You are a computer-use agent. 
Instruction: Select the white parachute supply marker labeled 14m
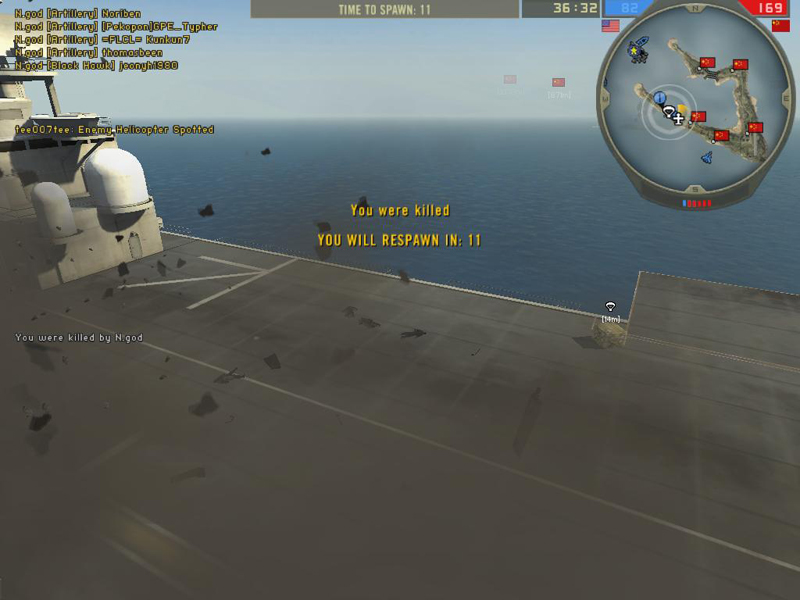tap(610, 307)
